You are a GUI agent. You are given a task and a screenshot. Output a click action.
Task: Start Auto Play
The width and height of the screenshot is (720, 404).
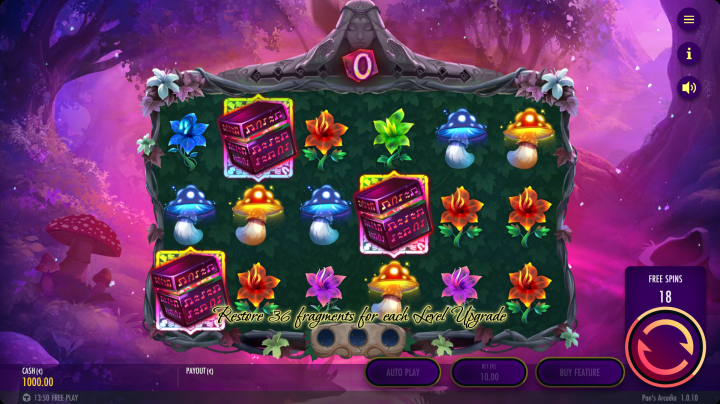[x=402, y=372]
